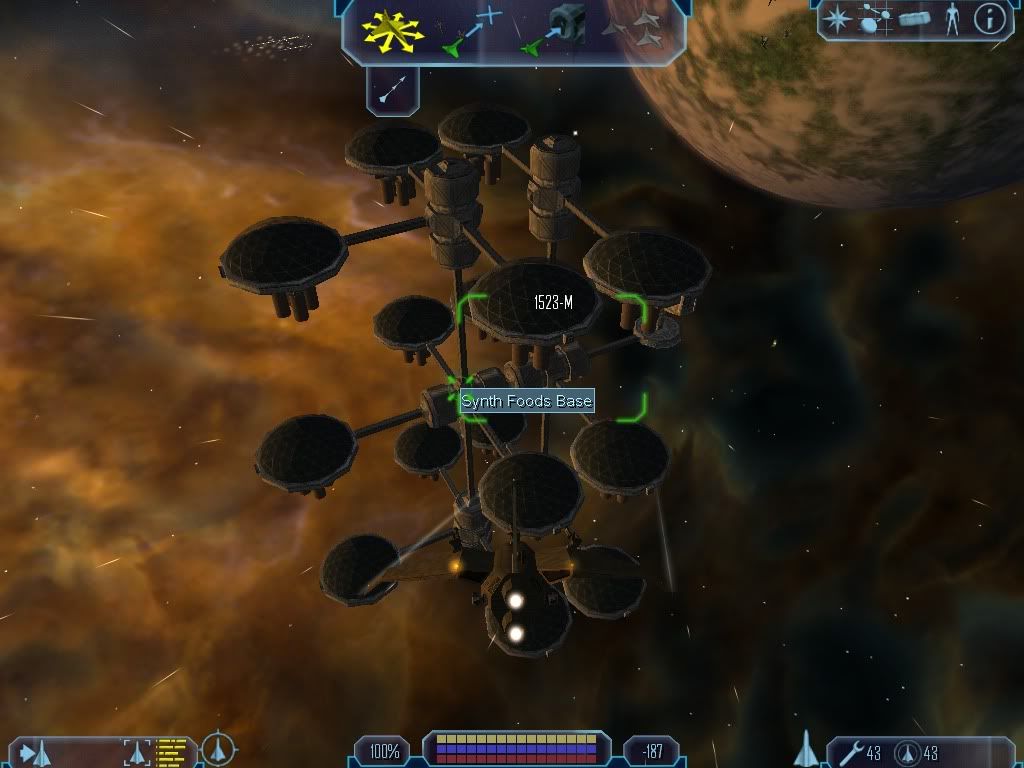Show the player reputation figure icon
Viewport: 1024px width, 768px height.
(x=951, y=18)
